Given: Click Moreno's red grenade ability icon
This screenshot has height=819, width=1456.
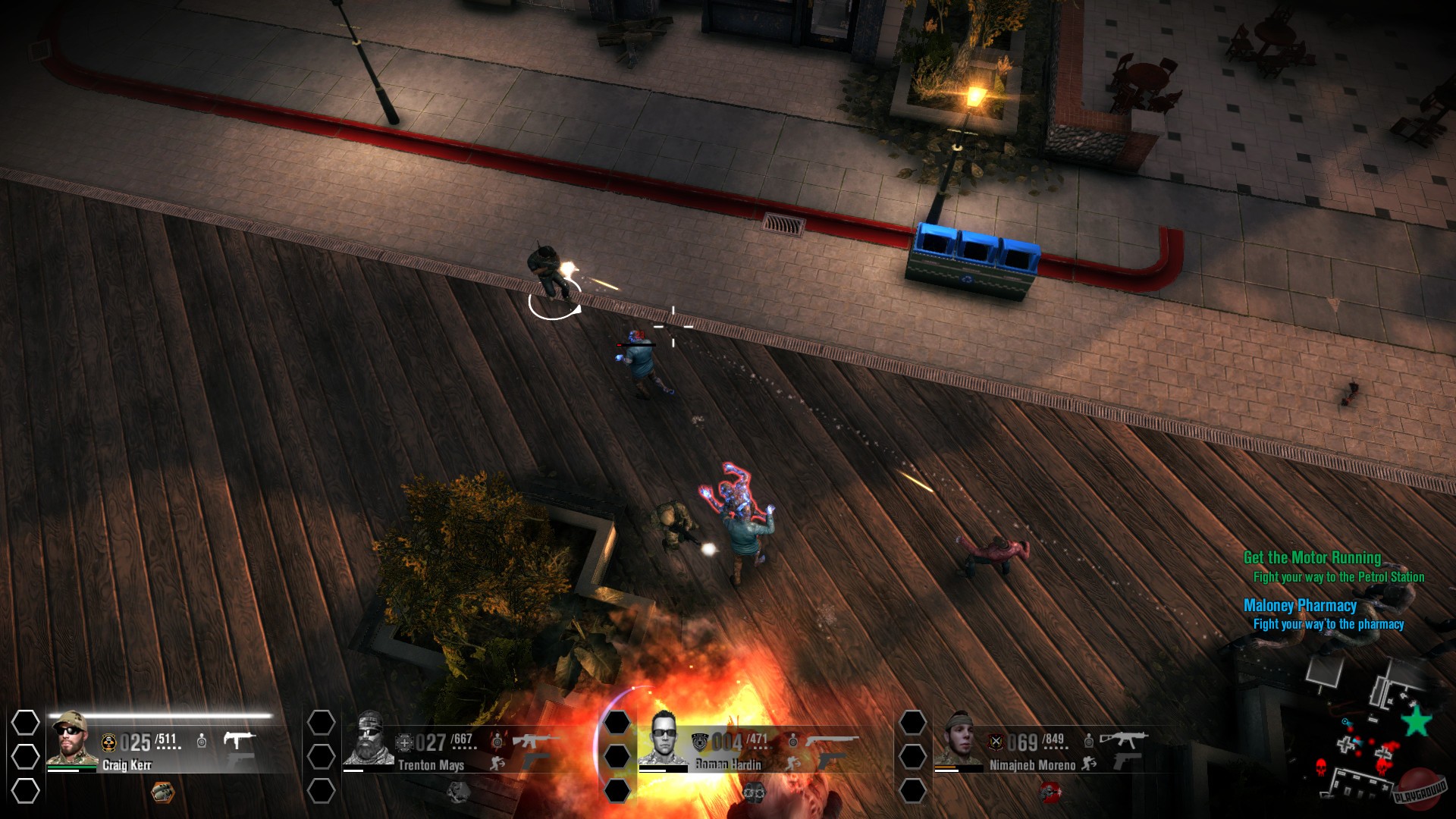Looking at the screenshot, I should (x=1051, y=792).
